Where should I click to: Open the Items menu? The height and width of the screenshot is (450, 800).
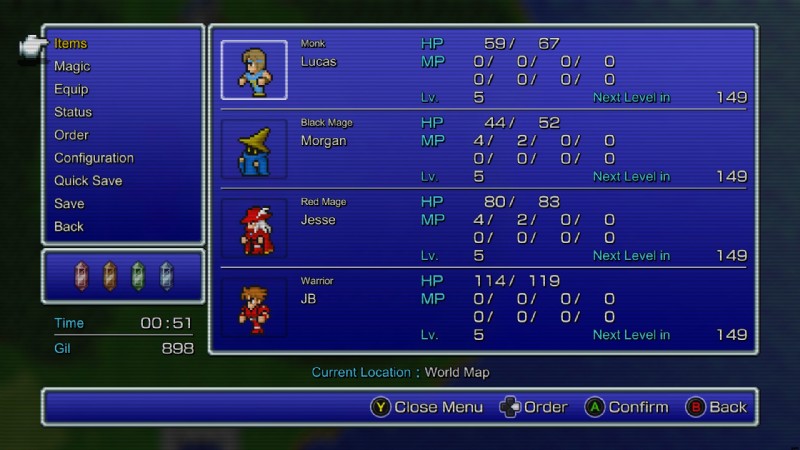(71, 44)
